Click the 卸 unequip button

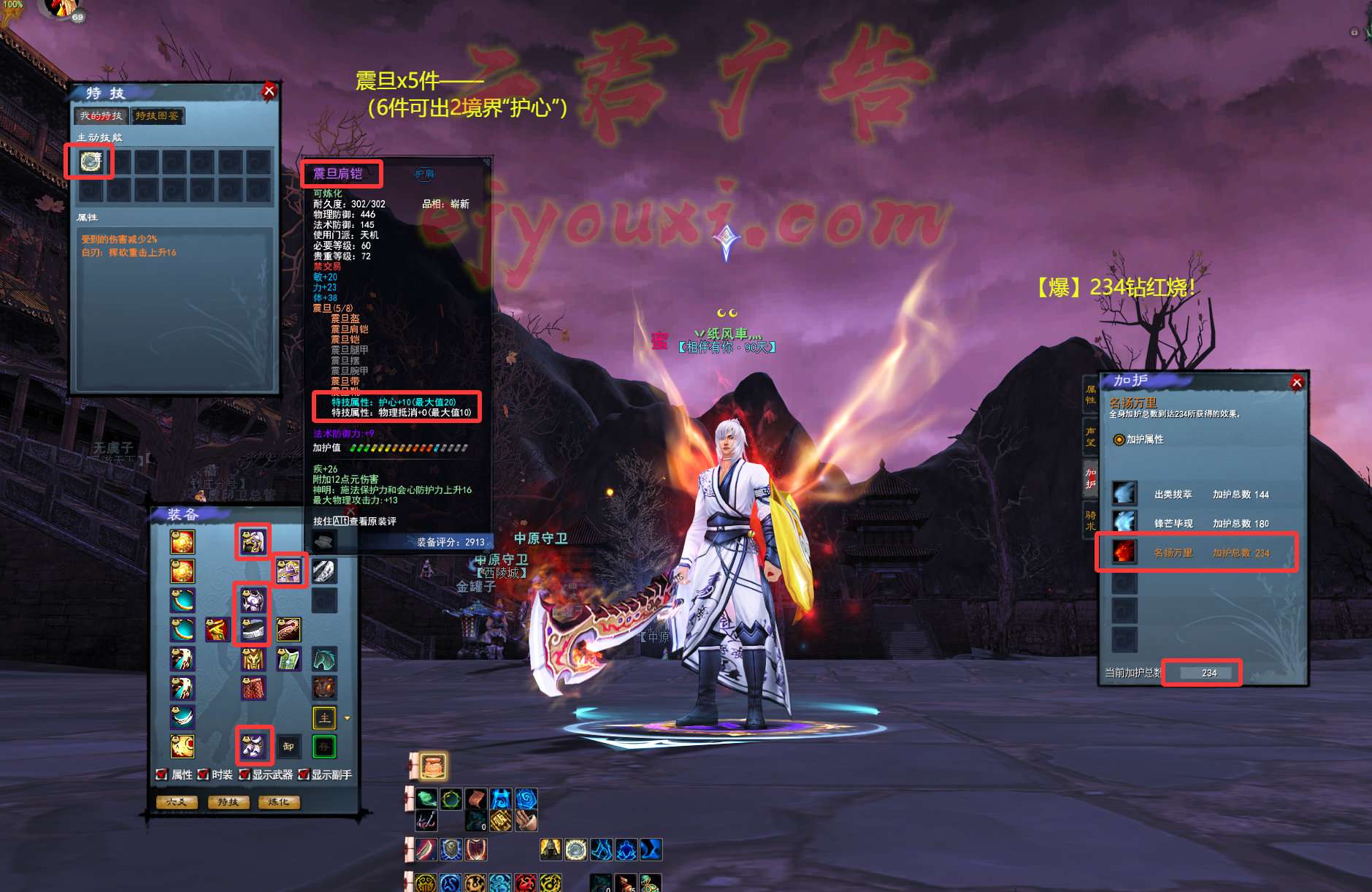coord(288,747)
